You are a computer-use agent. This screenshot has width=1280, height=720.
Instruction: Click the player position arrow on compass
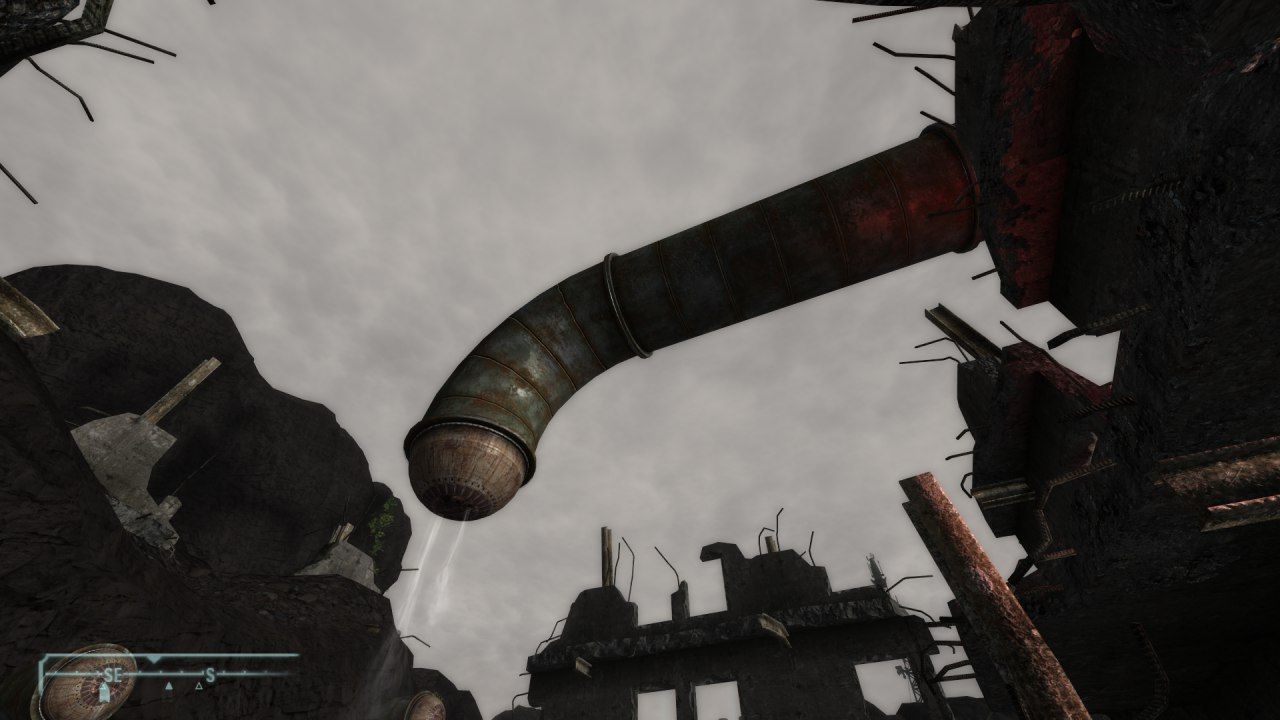coord(104,692)
